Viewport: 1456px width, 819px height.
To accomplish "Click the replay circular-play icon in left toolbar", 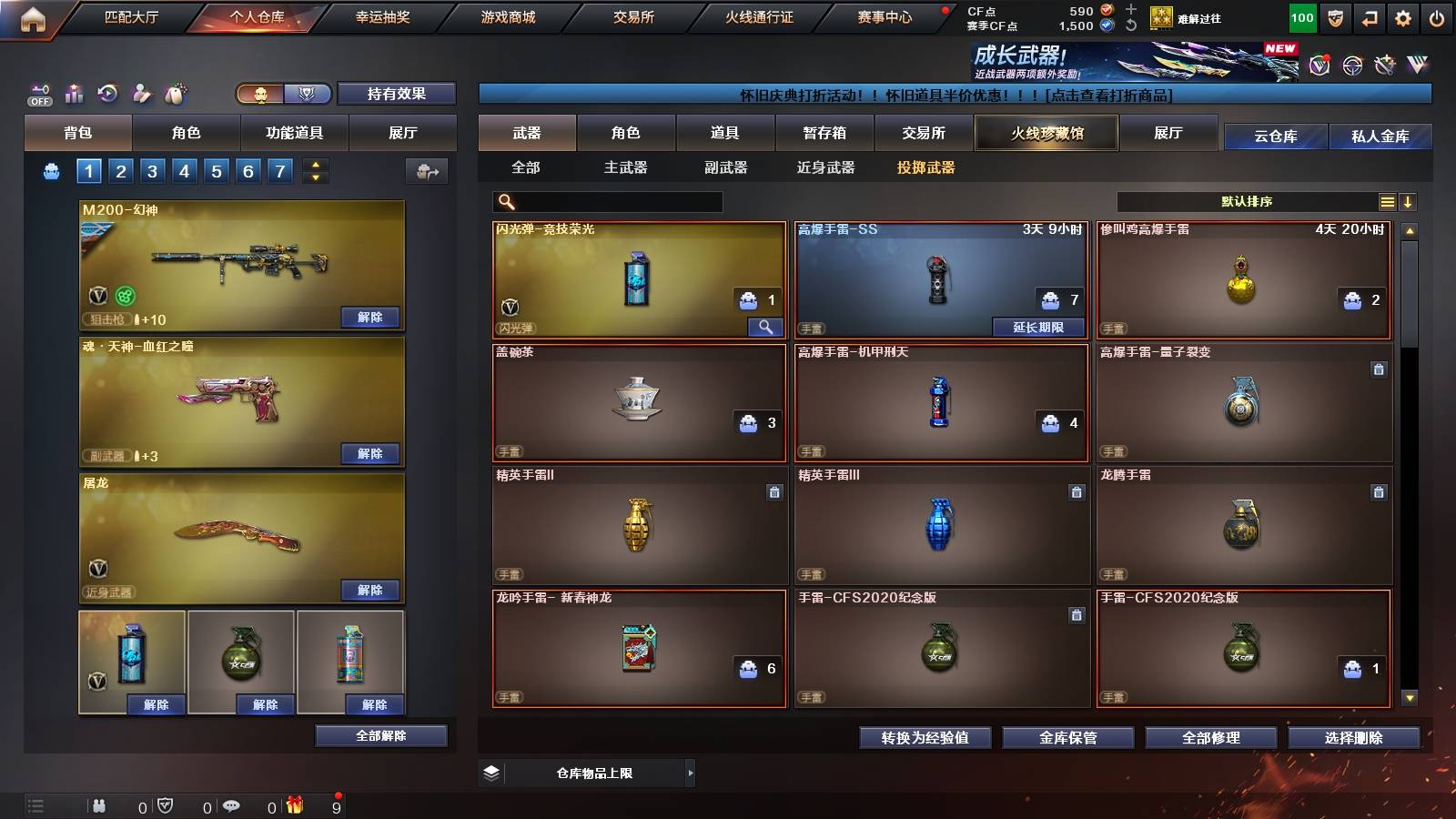I will tap(106, 92).
